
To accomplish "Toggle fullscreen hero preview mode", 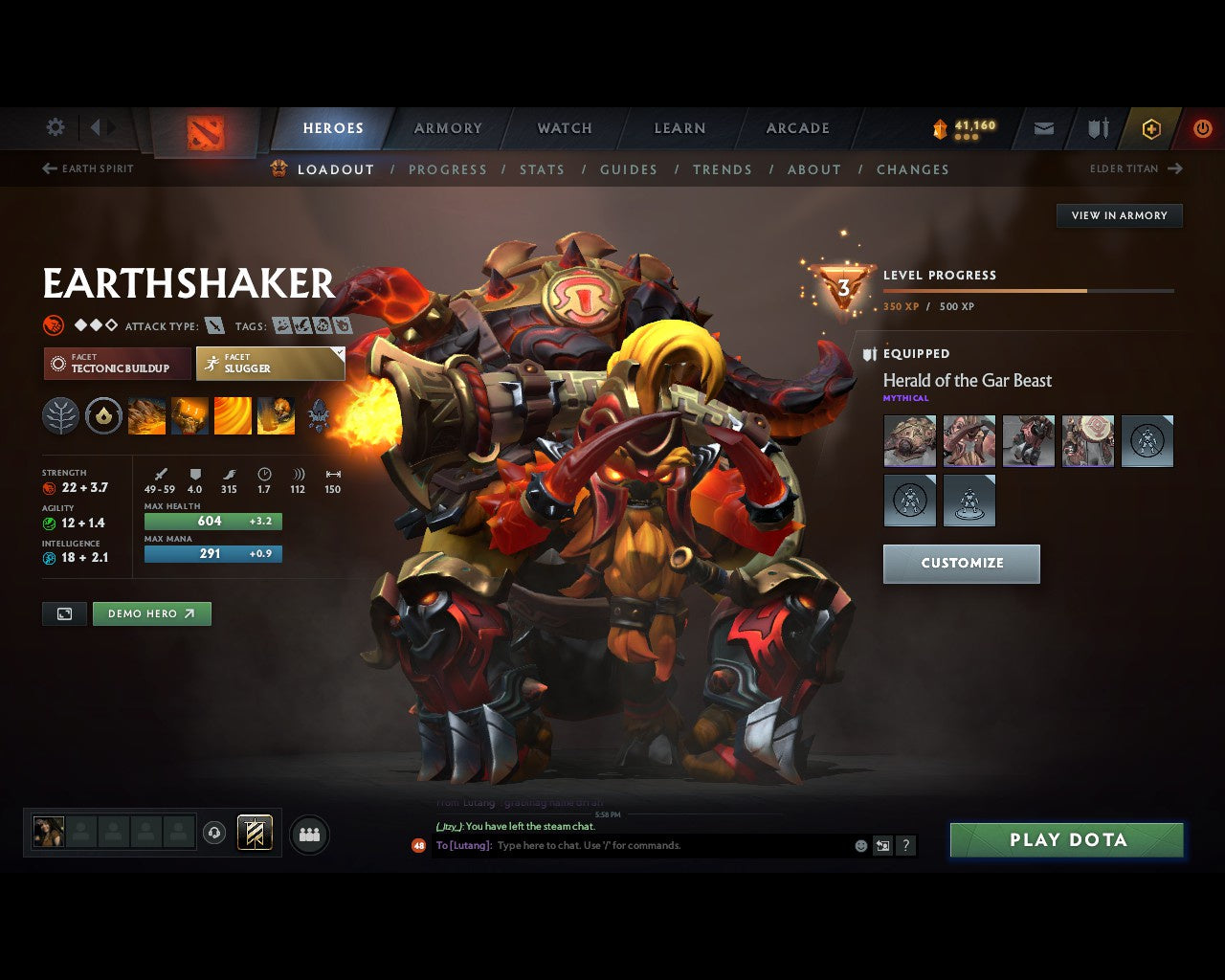I will pyautogui.click(x=64, y=613).
